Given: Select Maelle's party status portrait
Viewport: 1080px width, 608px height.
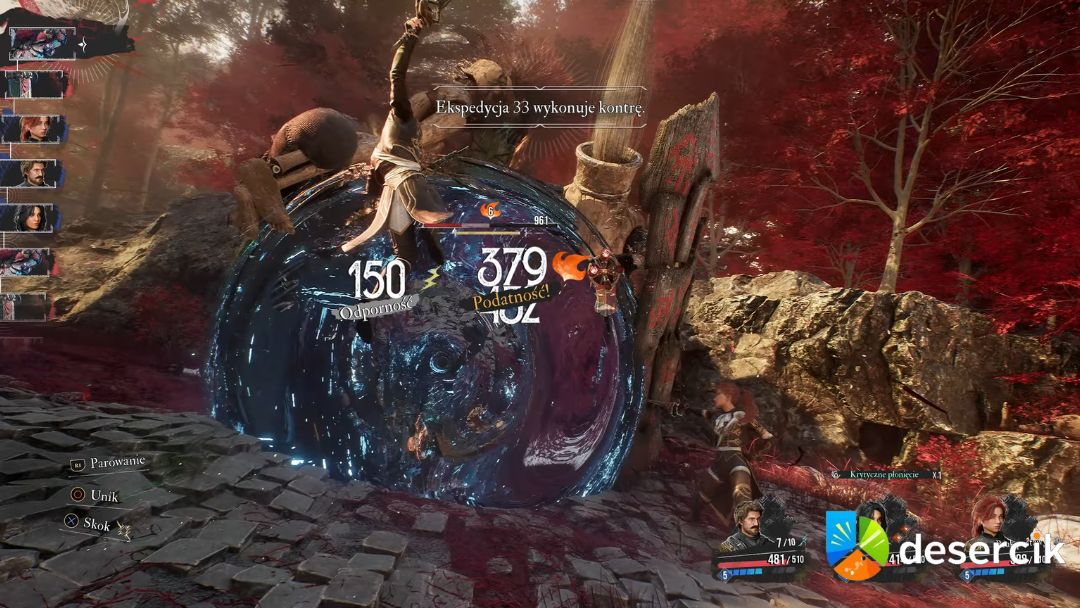Looking at the screenshot, I should [x=988, y=521].
